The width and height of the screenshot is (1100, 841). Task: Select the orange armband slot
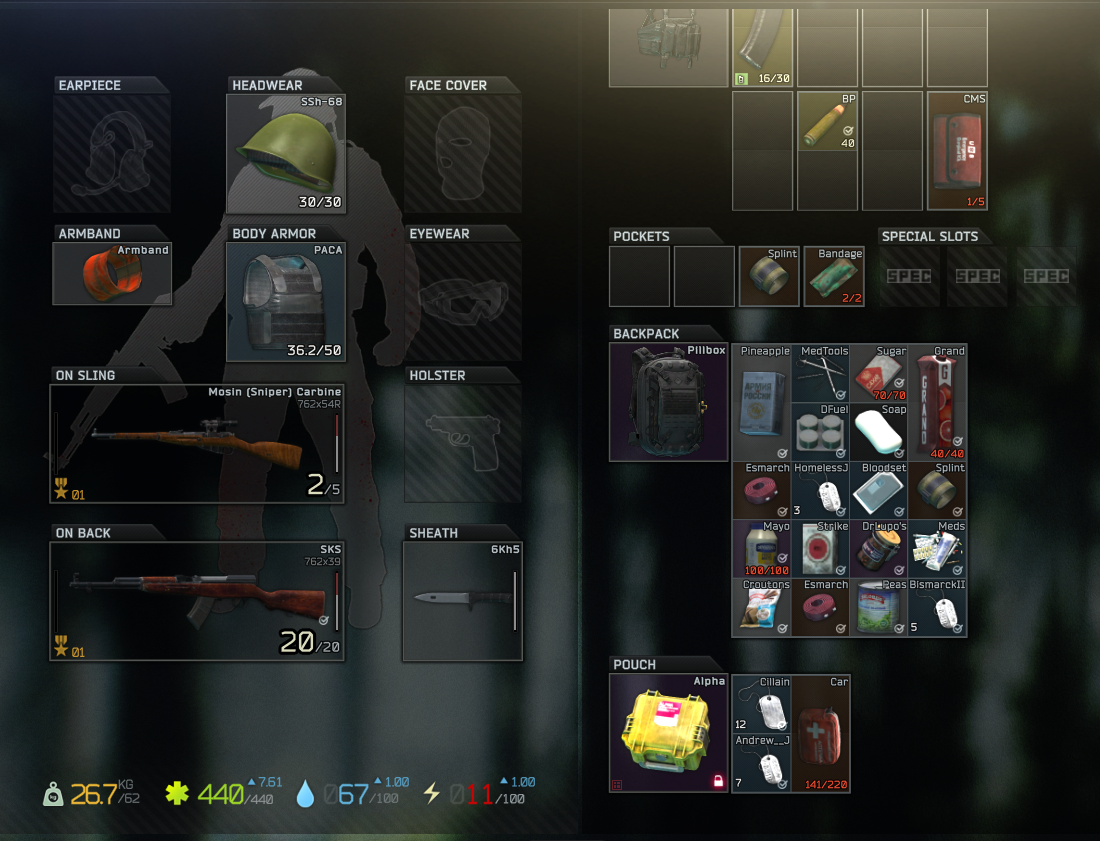pos(112,272)
